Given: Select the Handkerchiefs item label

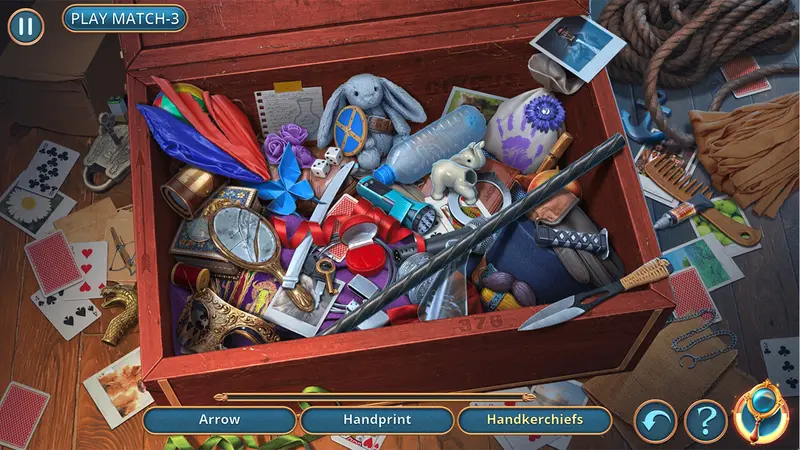Looking at the screenshot, I should pyautogui.click(x=534, y=420).
